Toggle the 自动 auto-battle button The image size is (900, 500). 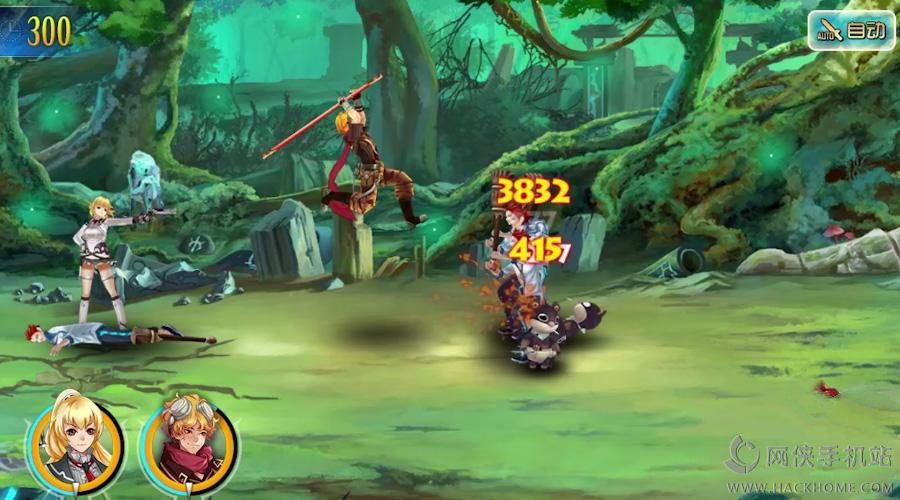click(x=851, y=30)
